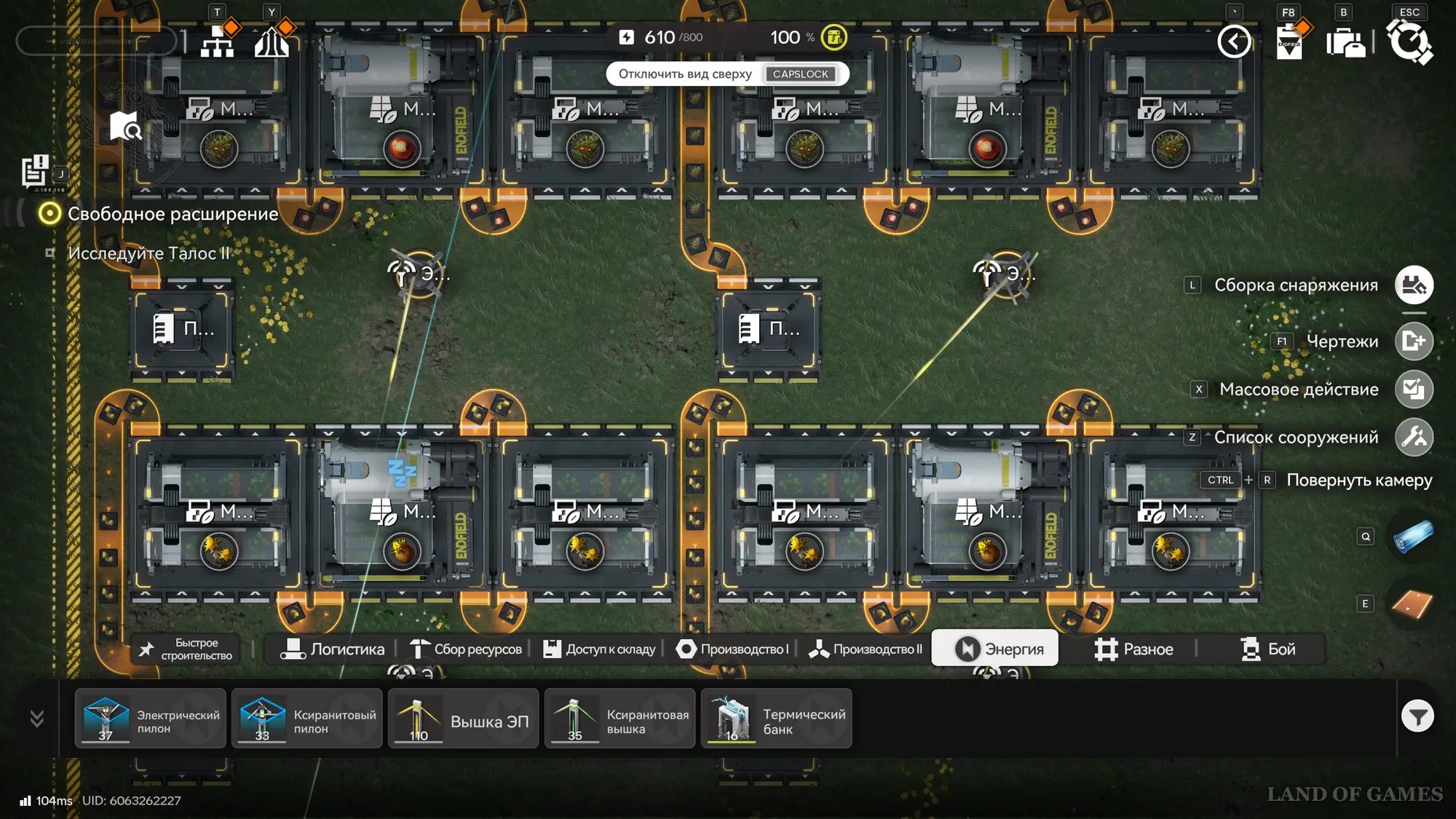Open Список сооружений structure list
The image size is (1456, 819).
tap(1414, 438)
